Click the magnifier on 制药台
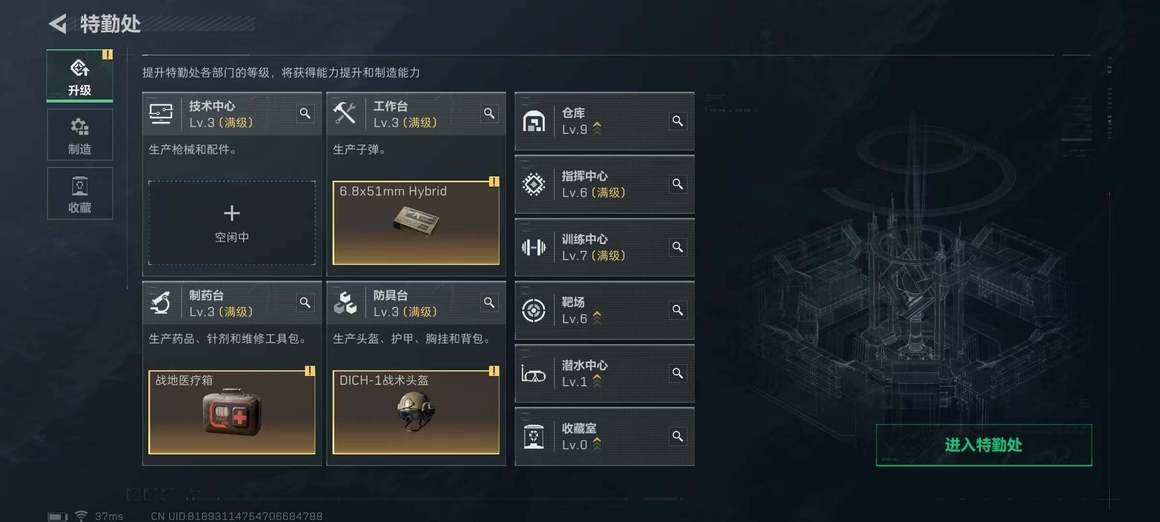Image resolution: width=1160 pixels, height=522 pixels. (305, 303)
